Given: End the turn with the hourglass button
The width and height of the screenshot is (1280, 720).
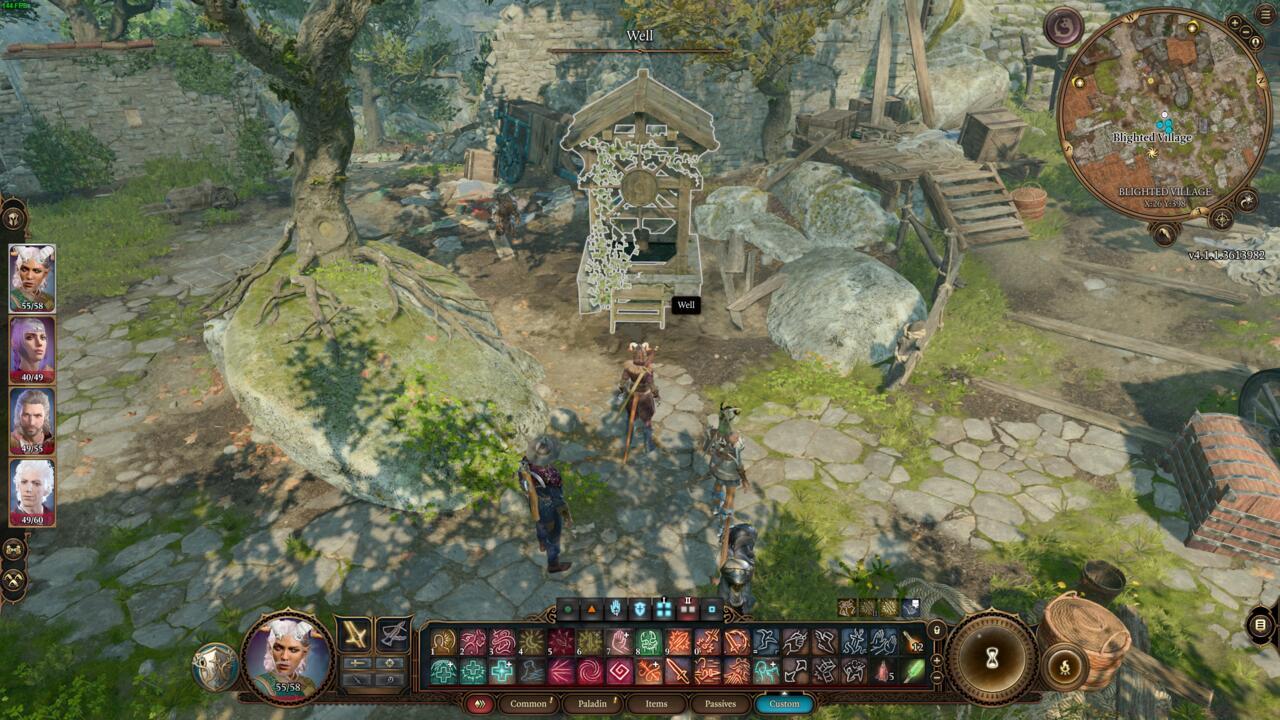Looking at the screenshot, I should (x=991, y=657).
